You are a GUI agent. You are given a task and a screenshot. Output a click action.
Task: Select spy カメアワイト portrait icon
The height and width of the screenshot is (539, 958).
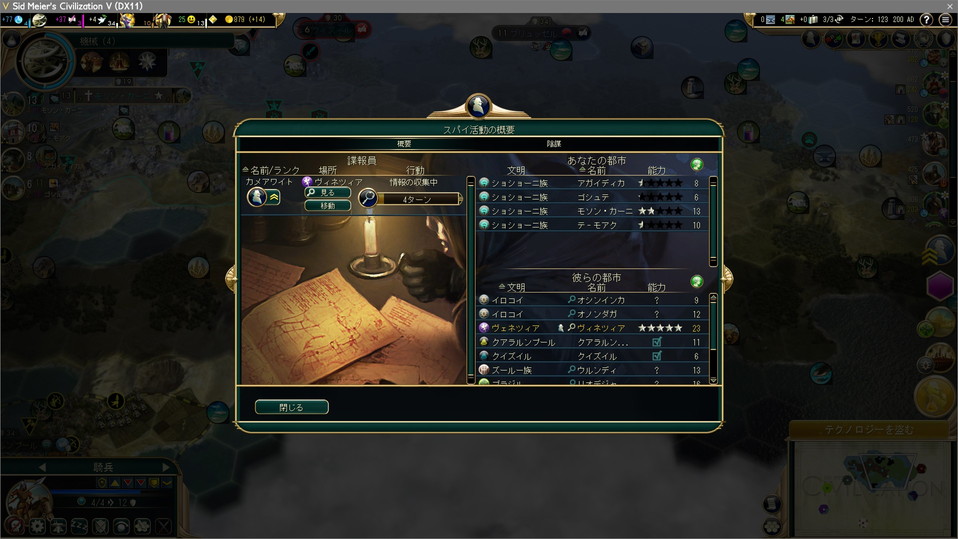pos(256,197)
